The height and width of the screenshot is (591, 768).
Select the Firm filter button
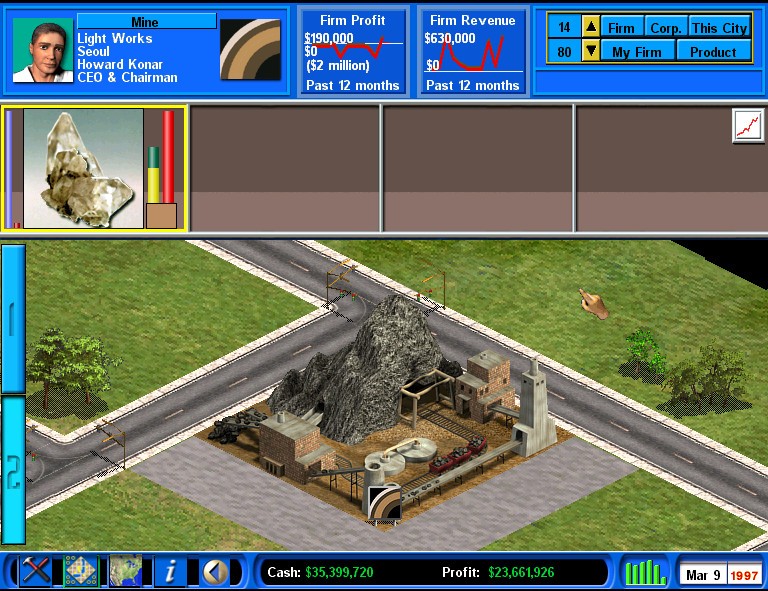[621, 28]
